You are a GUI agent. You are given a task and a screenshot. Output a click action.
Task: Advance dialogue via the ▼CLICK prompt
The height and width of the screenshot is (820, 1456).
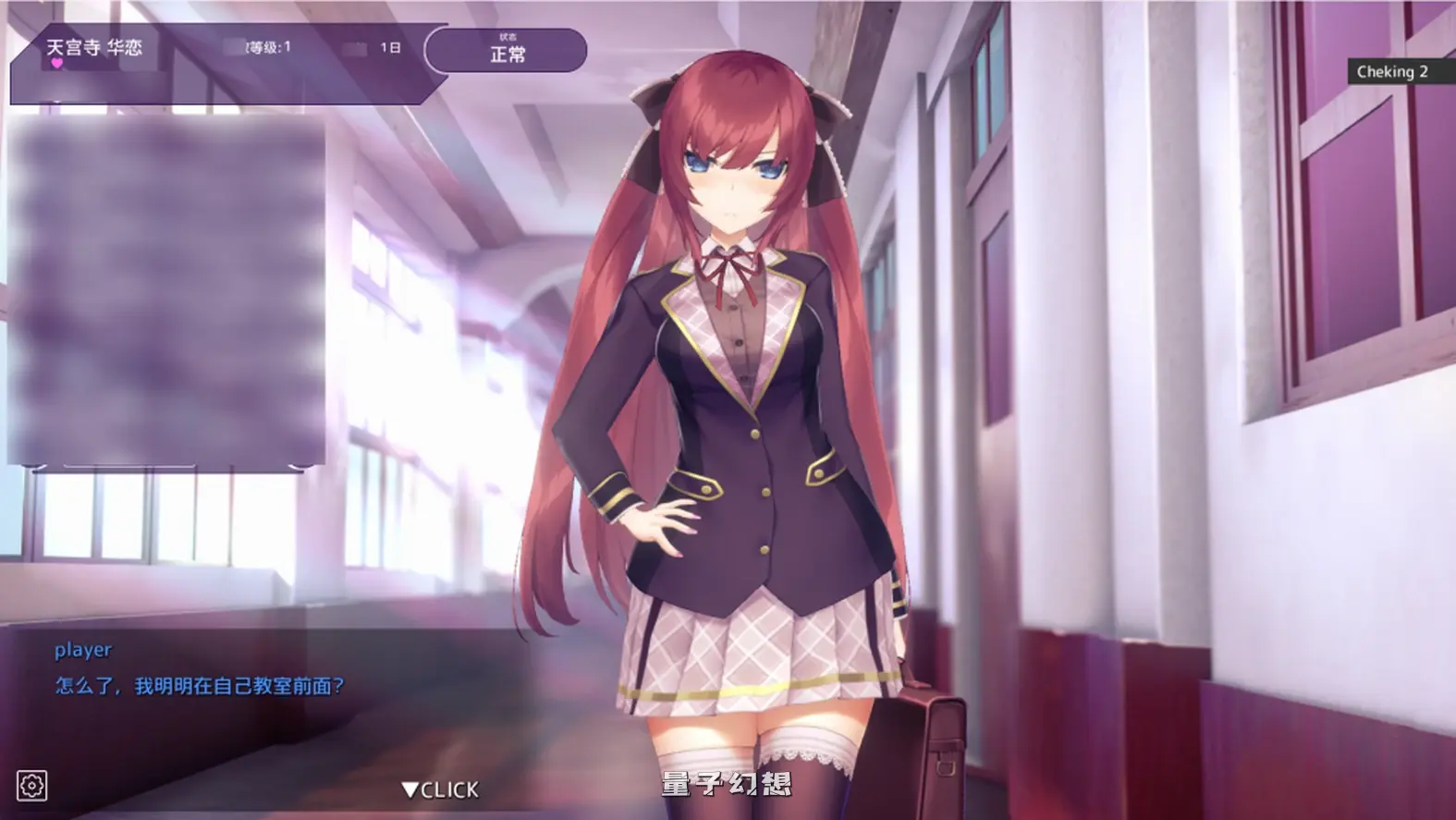coord(439,789)
